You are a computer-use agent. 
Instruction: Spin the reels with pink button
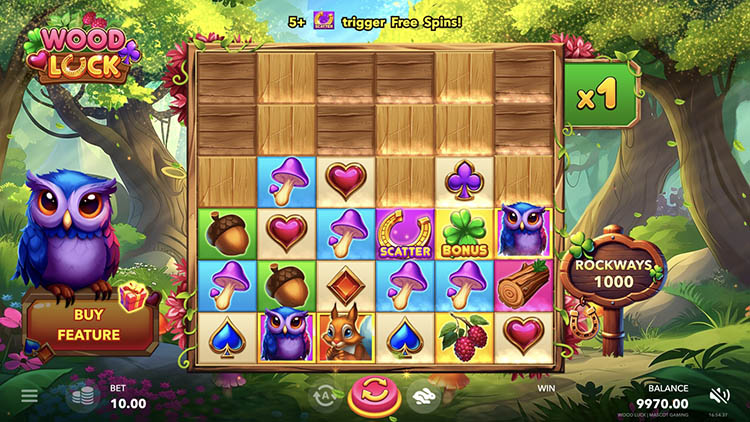[375, 394]
